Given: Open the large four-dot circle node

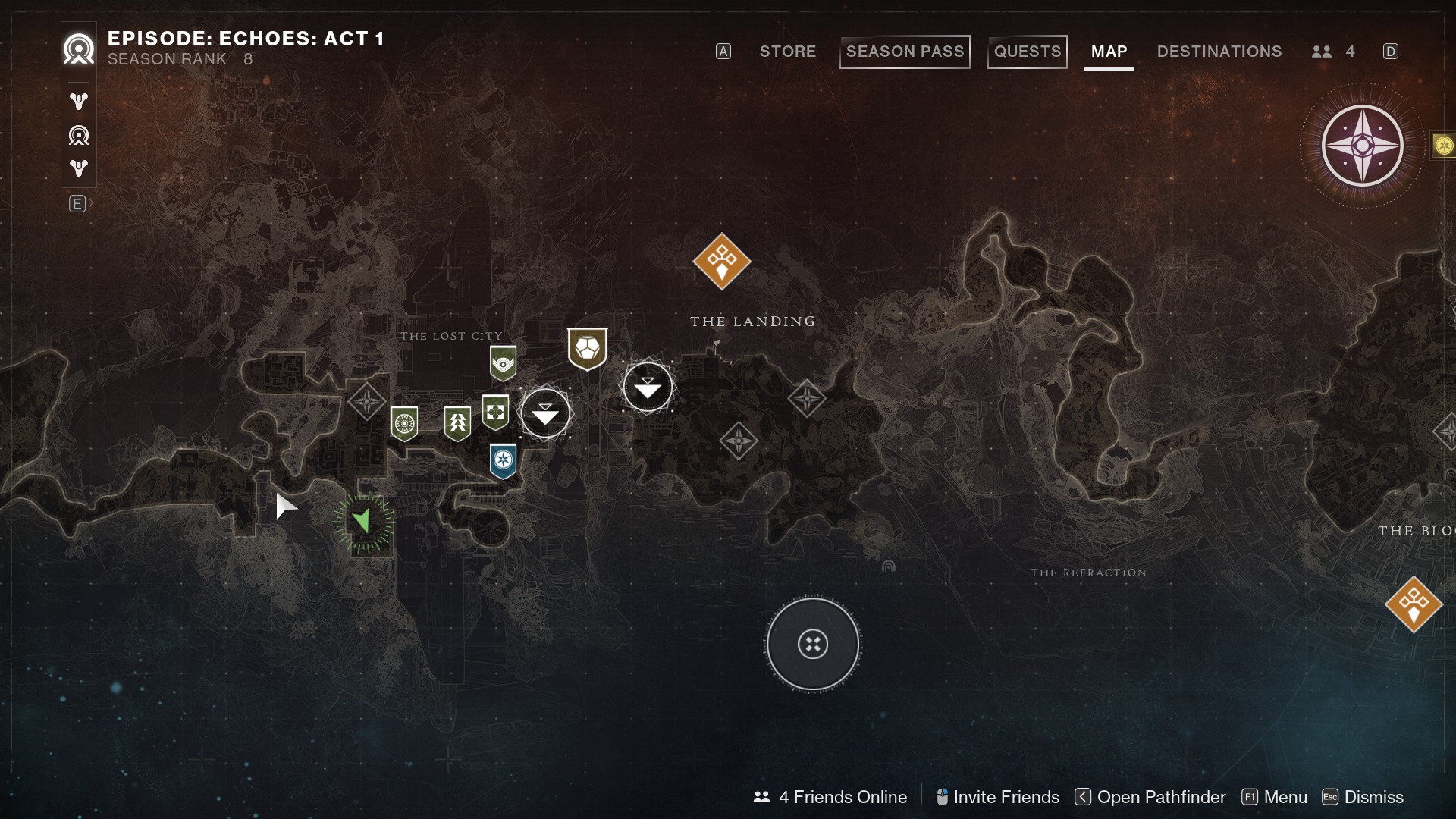Looking at the screenshot, I should [812, 645].
